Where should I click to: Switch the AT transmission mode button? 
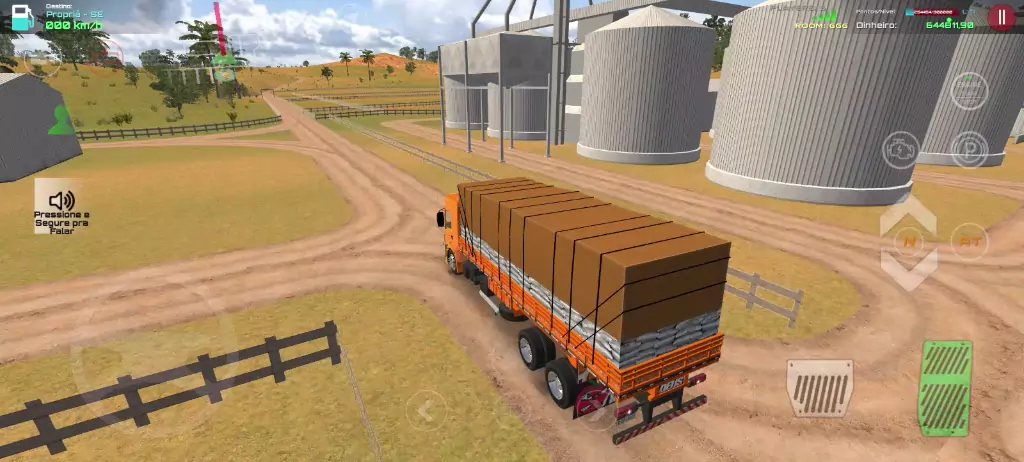tap(968, 241)
